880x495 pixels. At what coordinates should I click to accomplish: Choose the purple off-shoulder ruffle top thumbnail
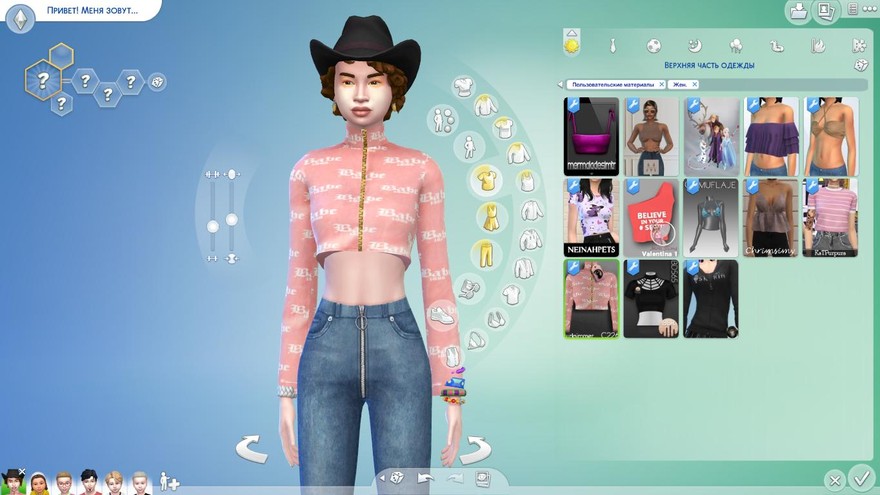(x=771, y=136)
